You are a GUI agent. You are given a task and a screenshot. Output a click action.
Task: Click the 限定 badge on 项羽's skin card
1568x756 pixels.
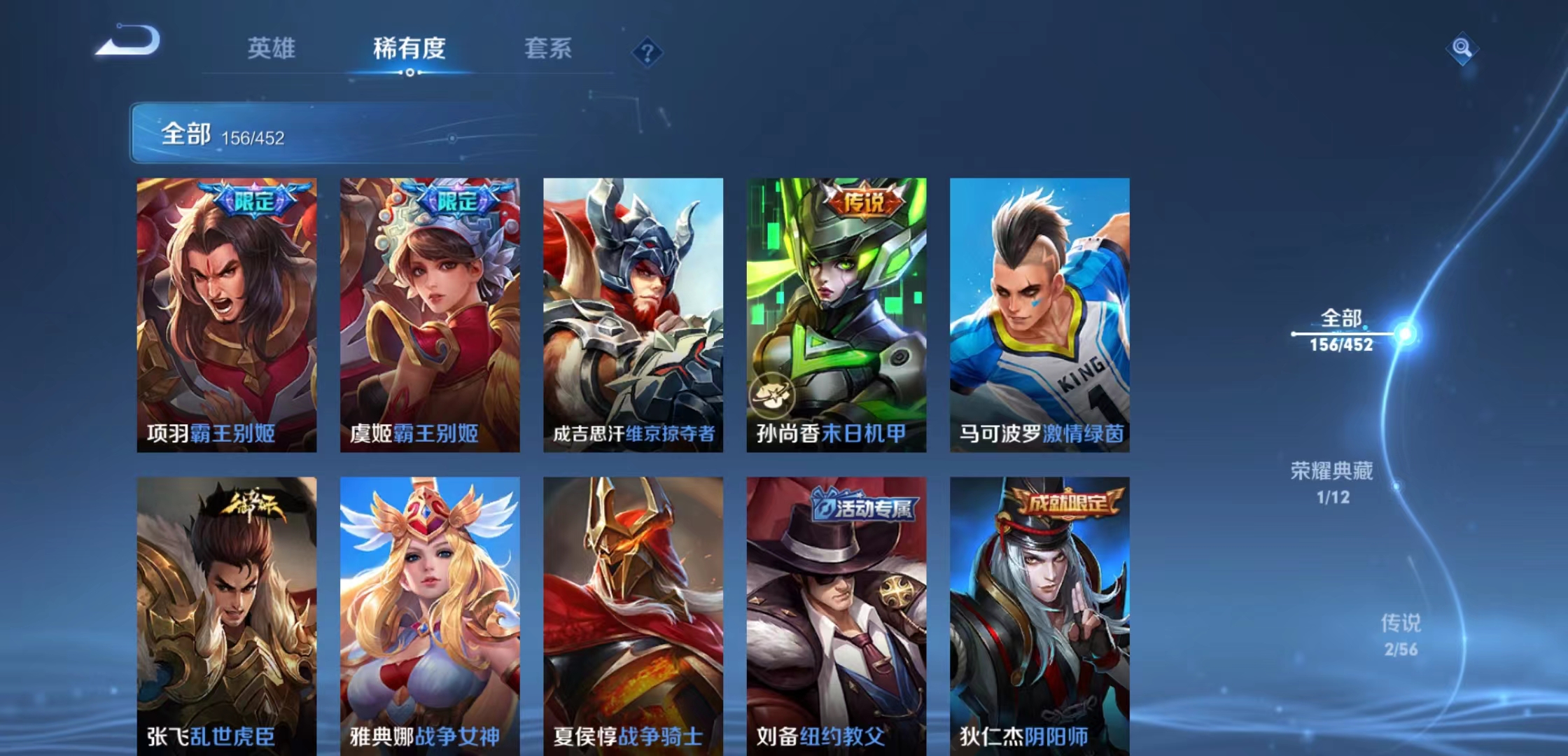click(256, 200)
